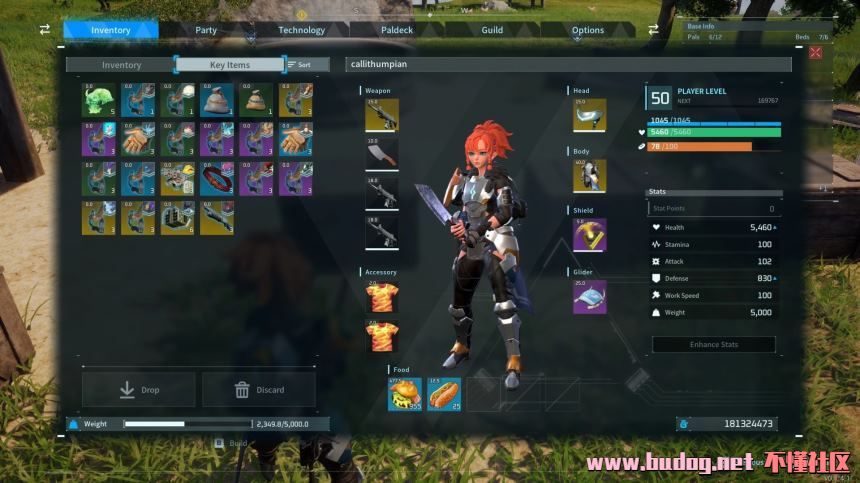This screenshot has height=483, width=860.
Task: Select the Body armor slot
Action: (x=589, y=175)
